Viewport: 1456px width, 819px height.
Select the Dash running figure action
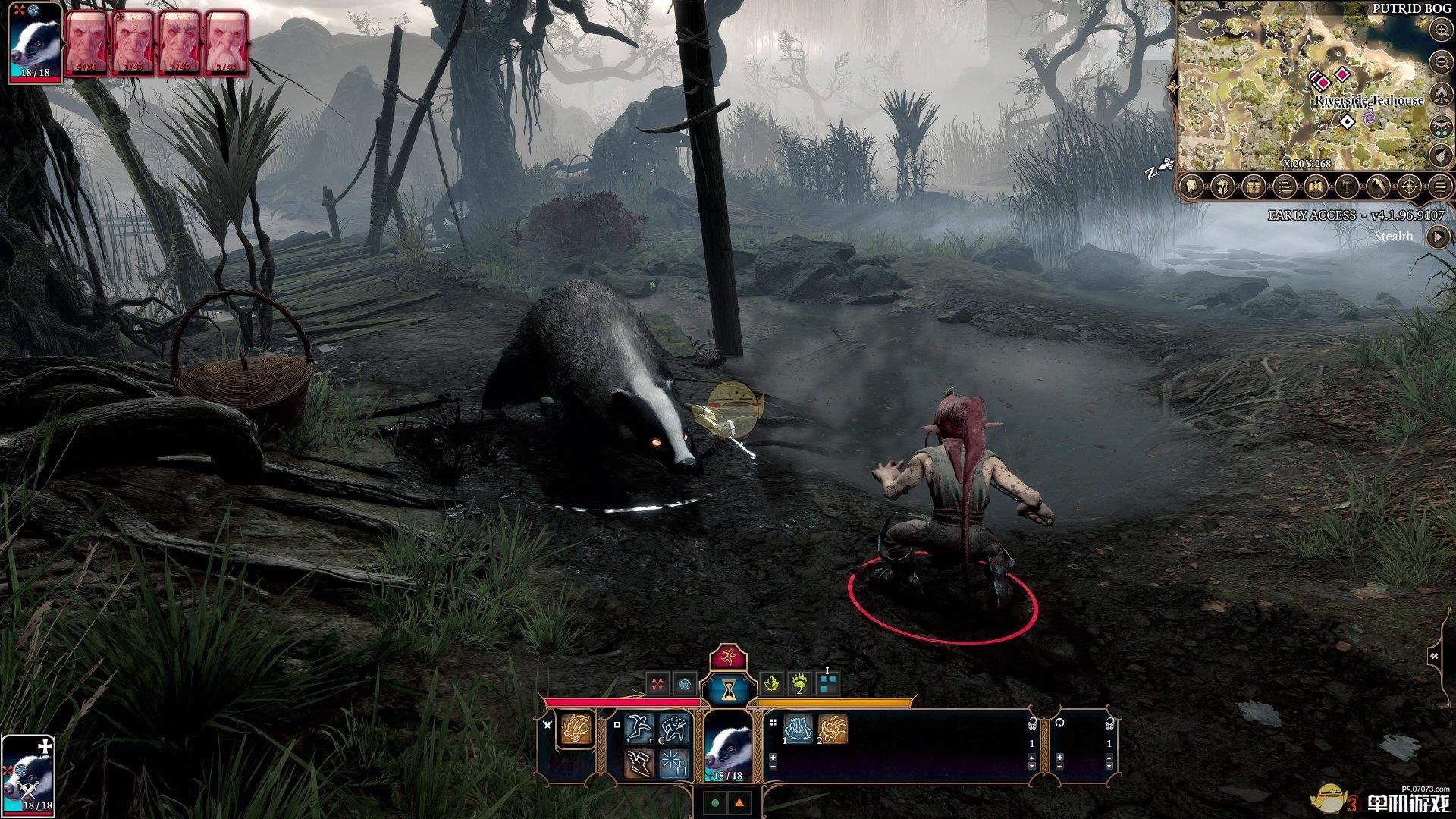[639, 729]
